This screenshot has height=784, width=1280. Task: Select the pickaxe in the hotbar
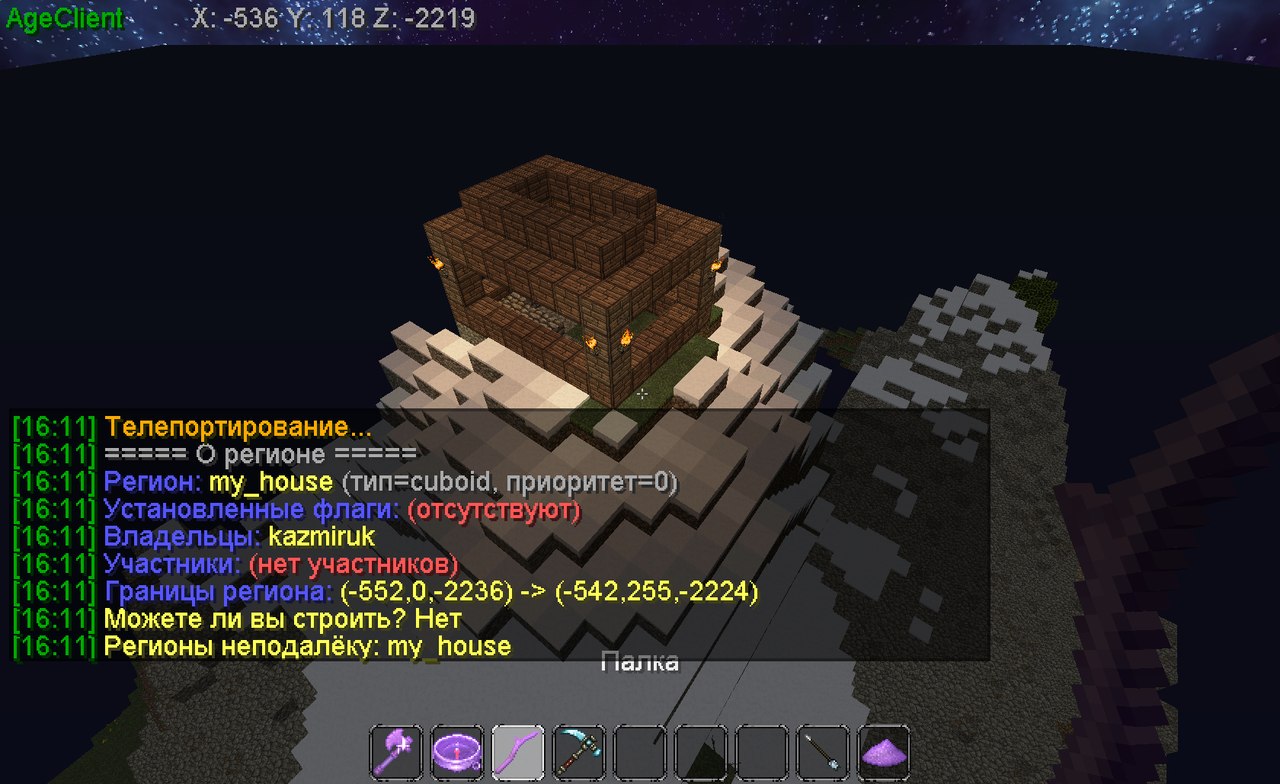(x=577, y=752)
